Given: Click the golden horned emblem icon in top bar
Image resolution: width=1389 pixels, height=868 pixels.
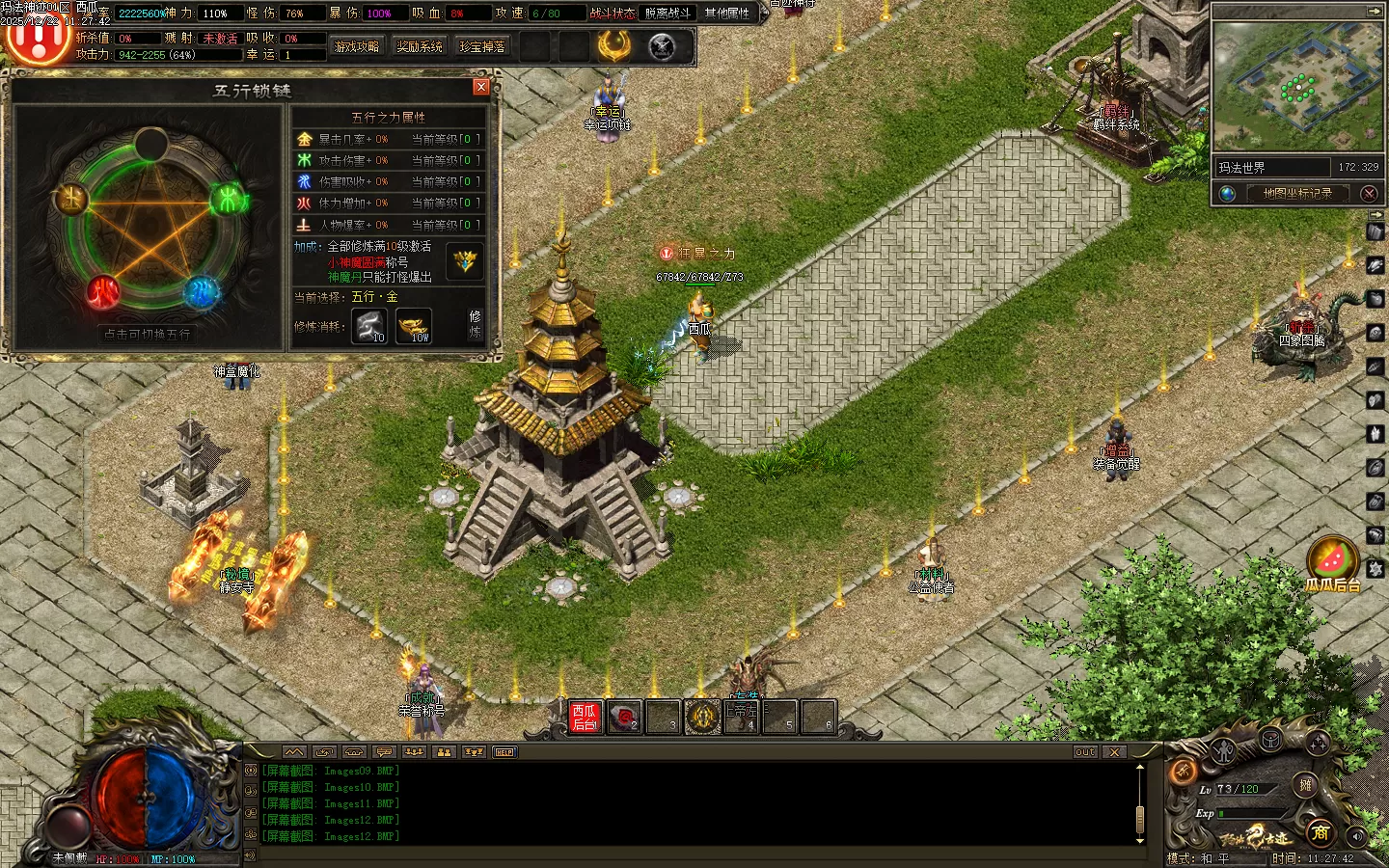Looking at the screenshot, I should [x=613, y=45].
